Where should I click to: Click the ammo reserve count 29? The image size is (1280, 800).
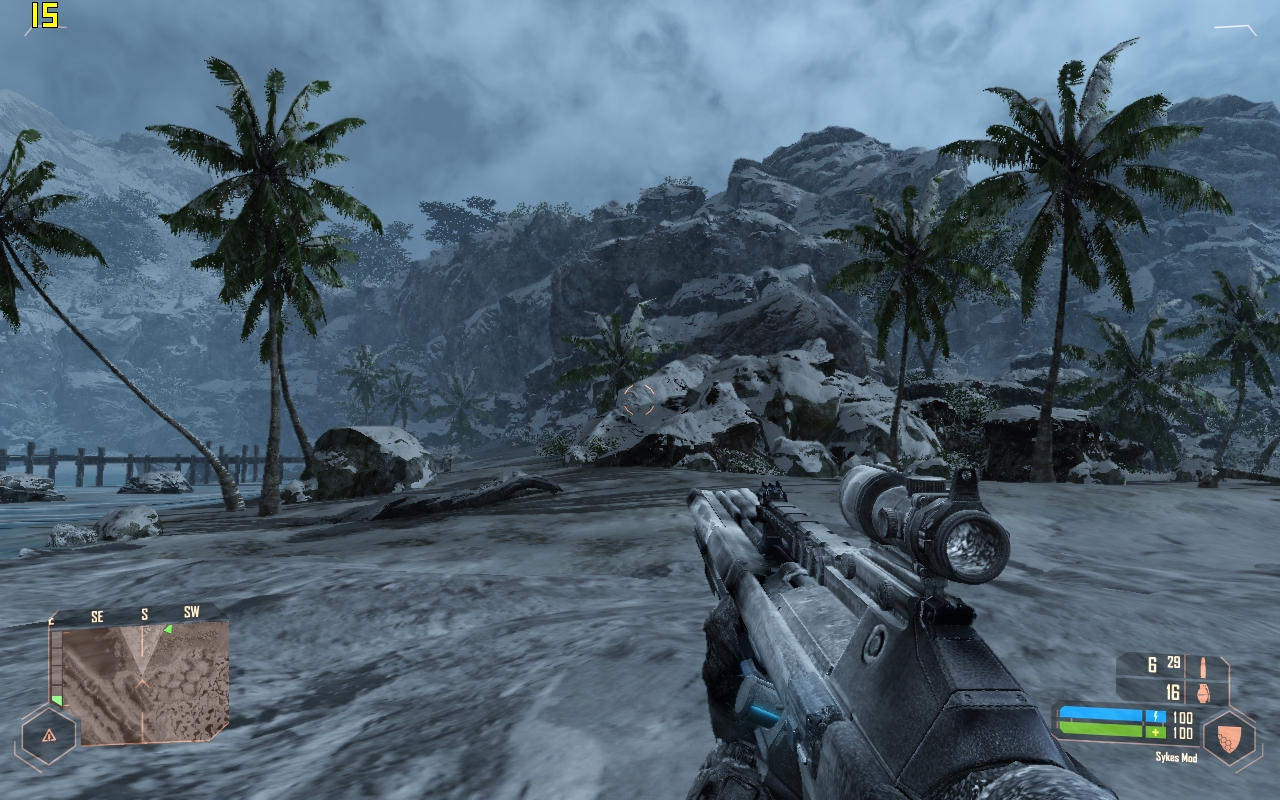pyautogui.click(x=1172, y=663)
